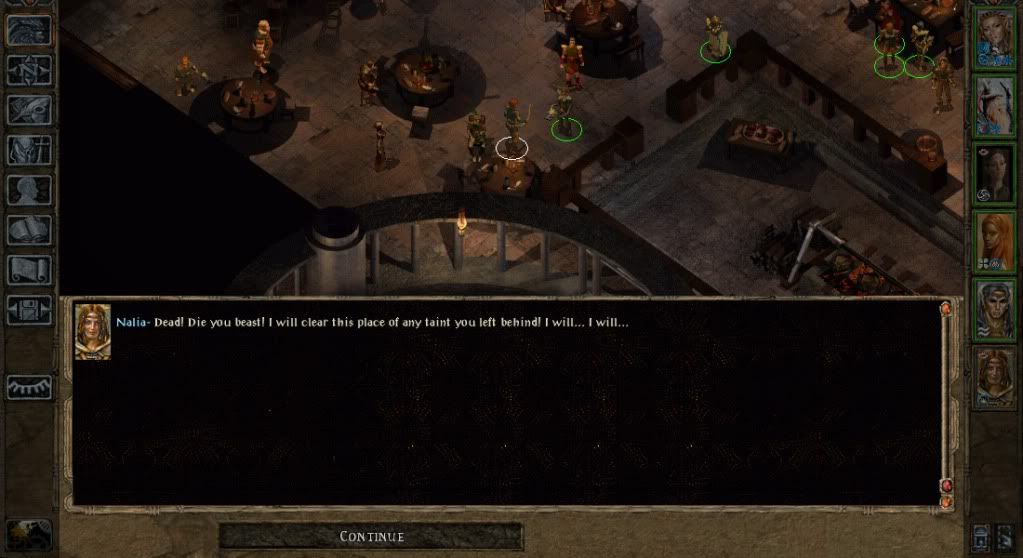The height and width of the screenshot is (558, 1023).
Task: Open the character record (head profile icon)
Action: 29,190
